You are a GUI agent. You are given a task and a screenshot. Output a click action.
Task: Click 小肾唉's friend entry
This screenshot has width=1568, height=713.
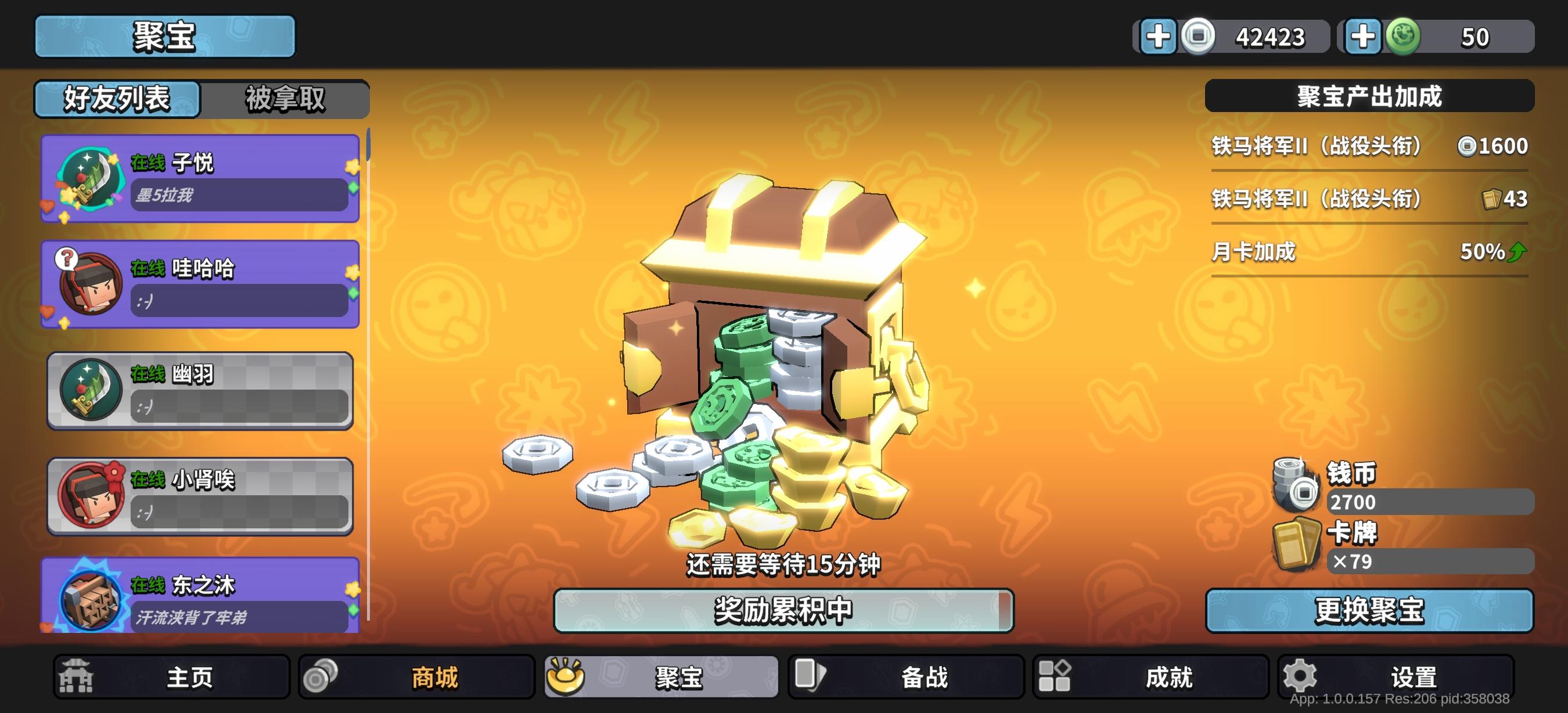pos(201,496)
